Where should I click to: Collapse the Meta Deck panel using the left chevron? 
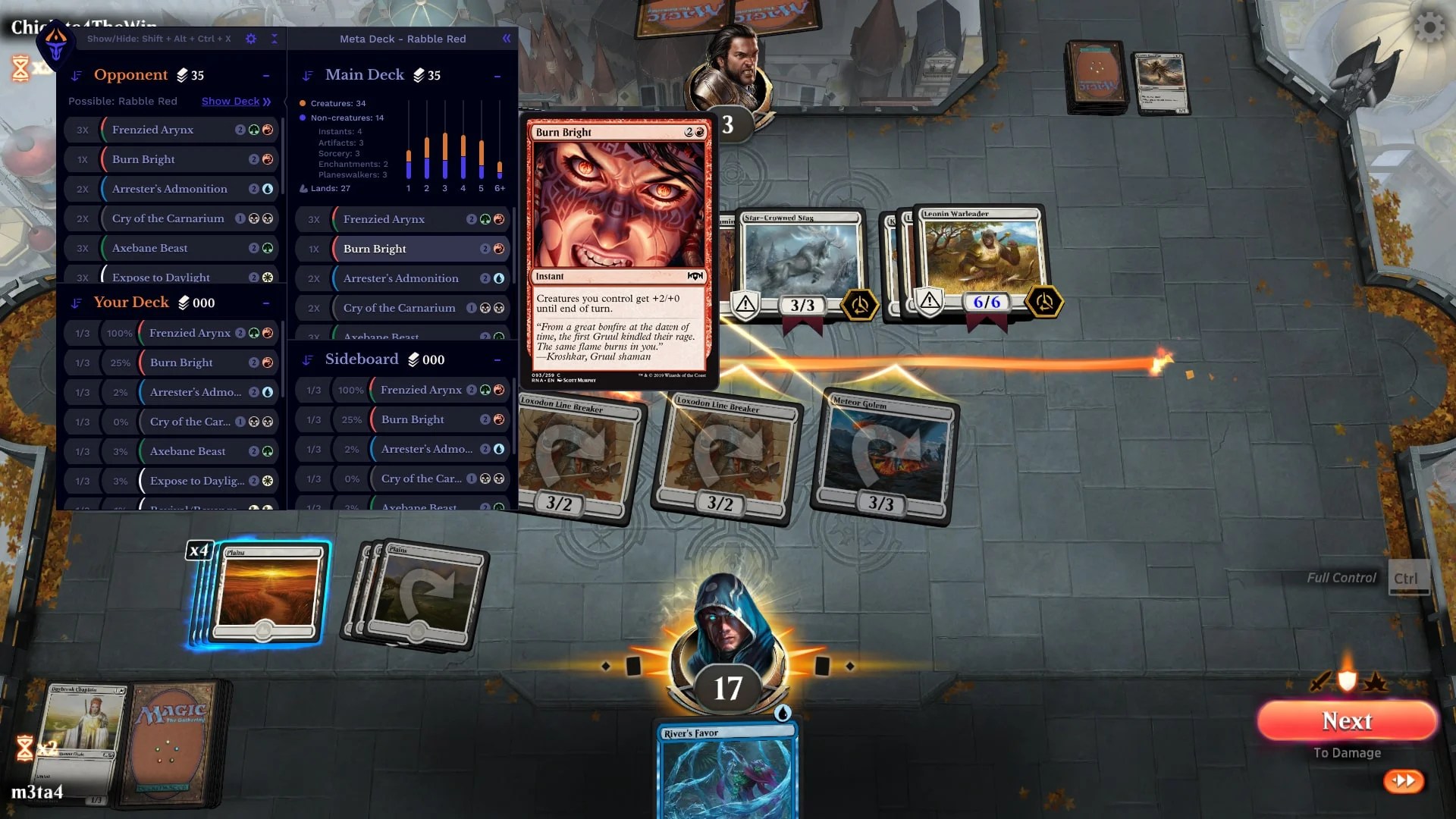click(506, 38)
